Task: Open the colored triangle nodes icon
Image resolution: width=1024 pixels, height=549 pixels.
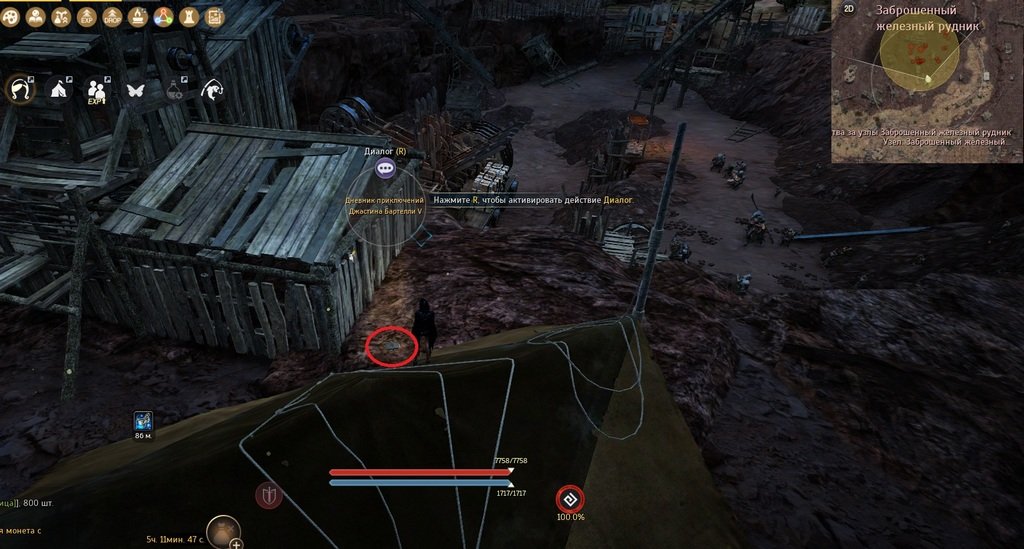Action: click(x=163, y=17)
